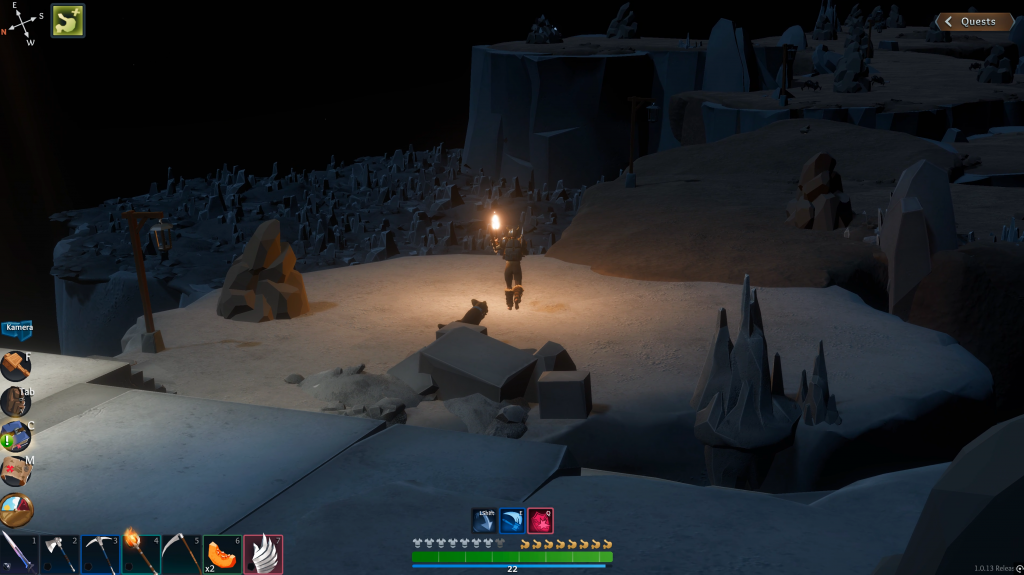1024x575 pixels.
Task: Equip the pickaxe in hotbar slot 3
Action: (100, 553)
